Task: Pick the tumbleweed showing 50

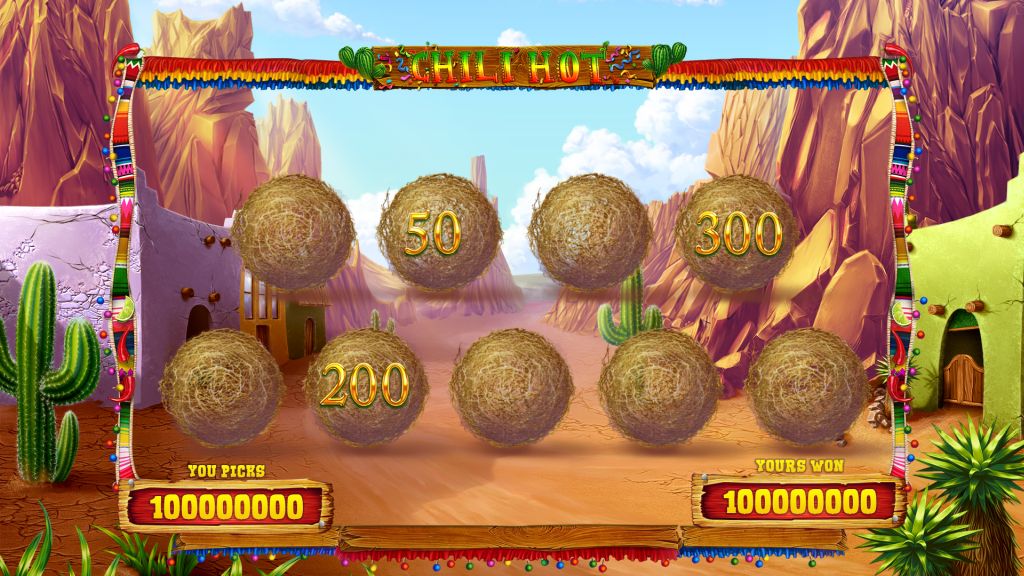Action: [439, 233]
